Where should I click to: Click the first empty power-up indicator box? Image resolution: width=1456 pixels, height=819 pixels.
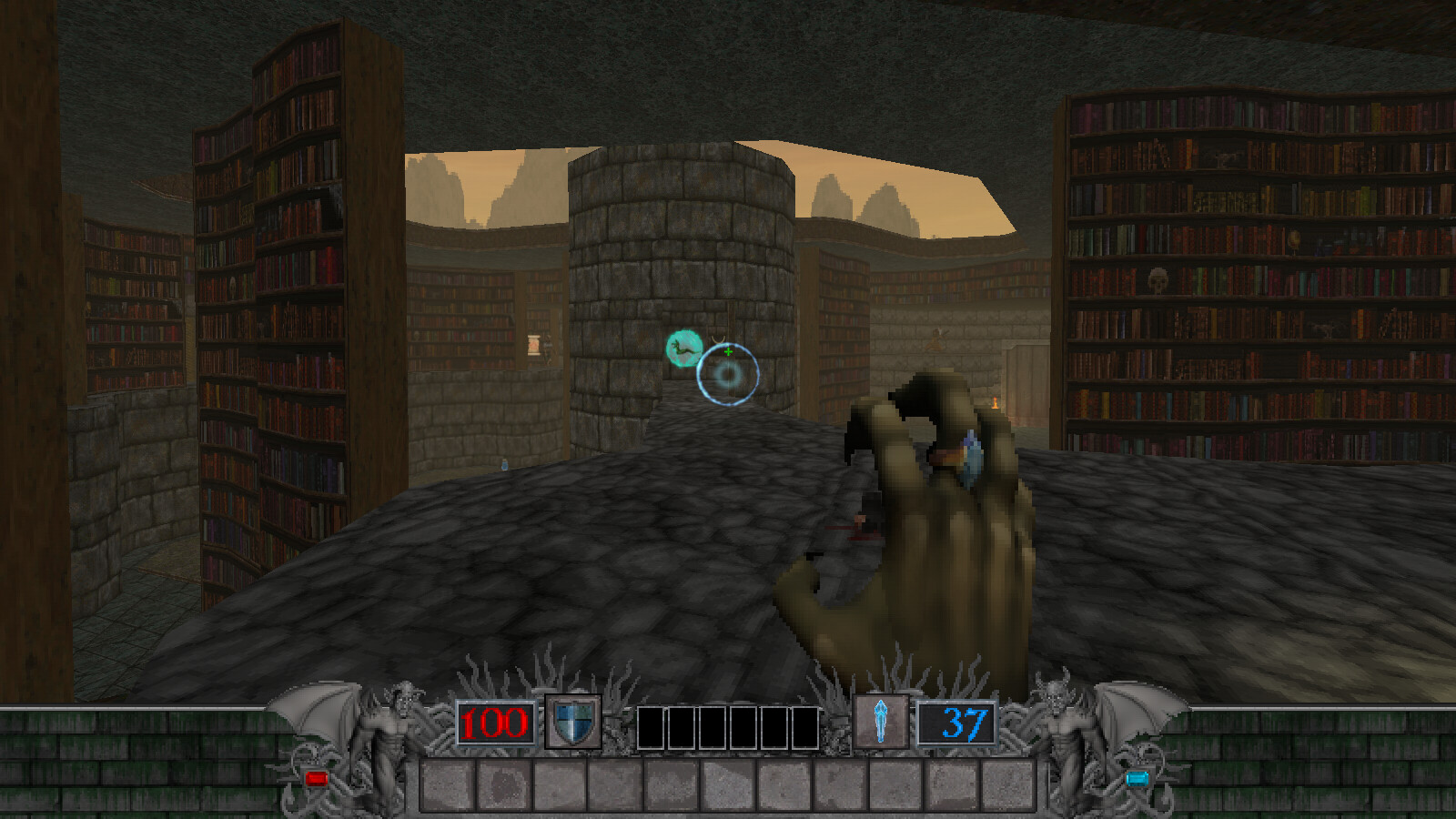point(652,723)
